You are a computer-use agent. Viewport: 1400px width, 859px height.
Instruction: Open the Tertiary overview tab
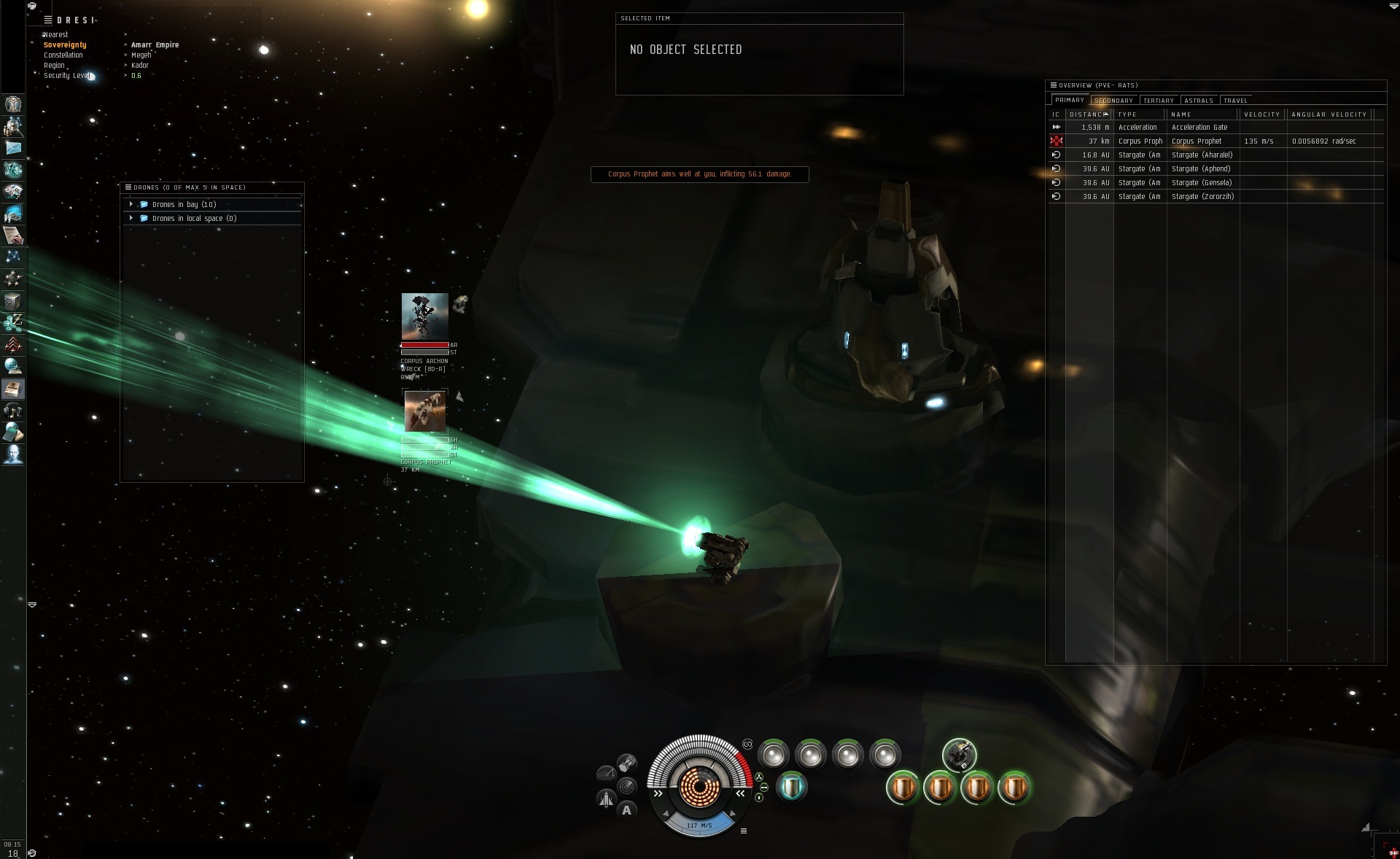coord(1158,101)
